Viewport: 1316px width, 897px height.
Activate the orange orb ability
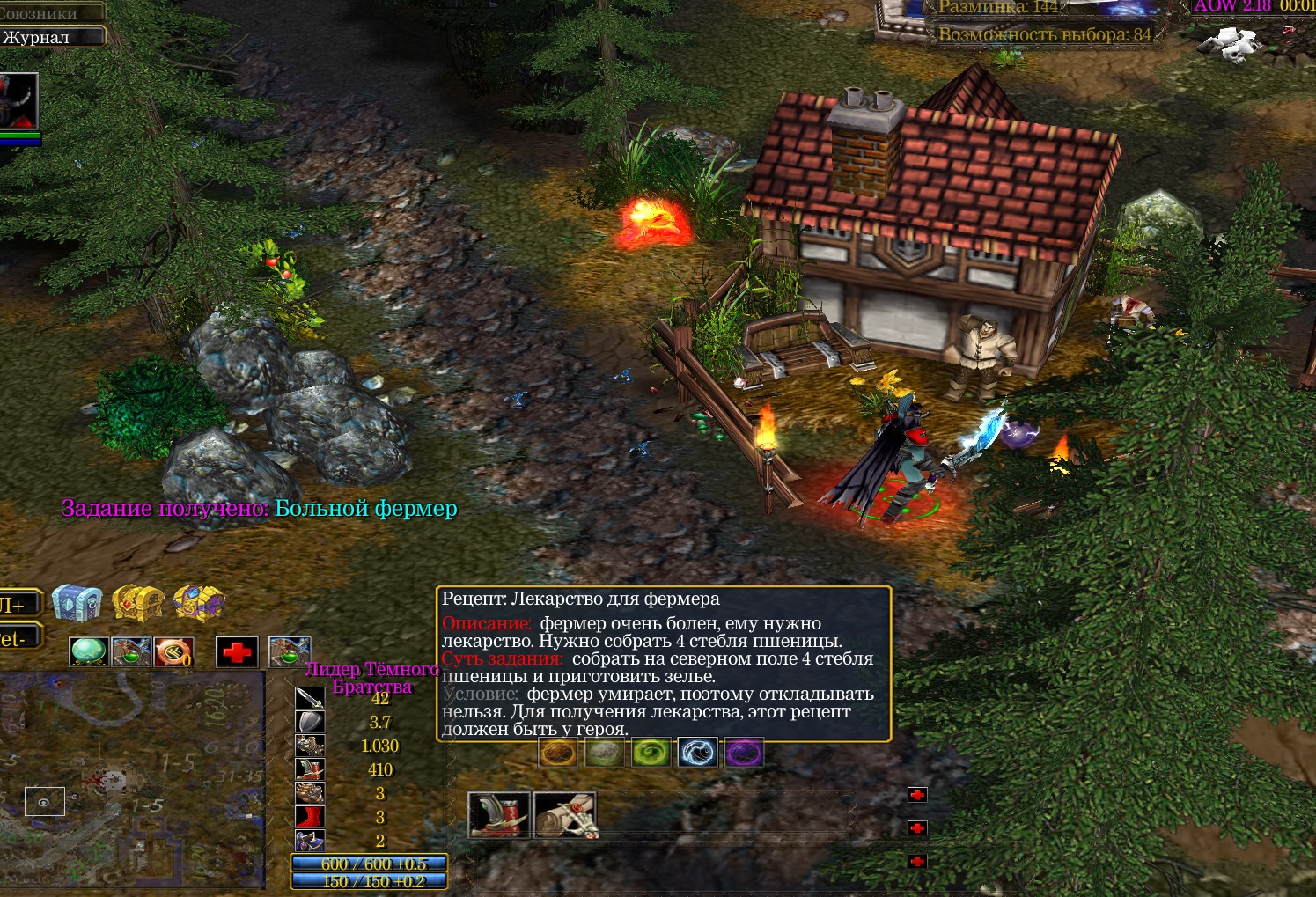(558, 753)
